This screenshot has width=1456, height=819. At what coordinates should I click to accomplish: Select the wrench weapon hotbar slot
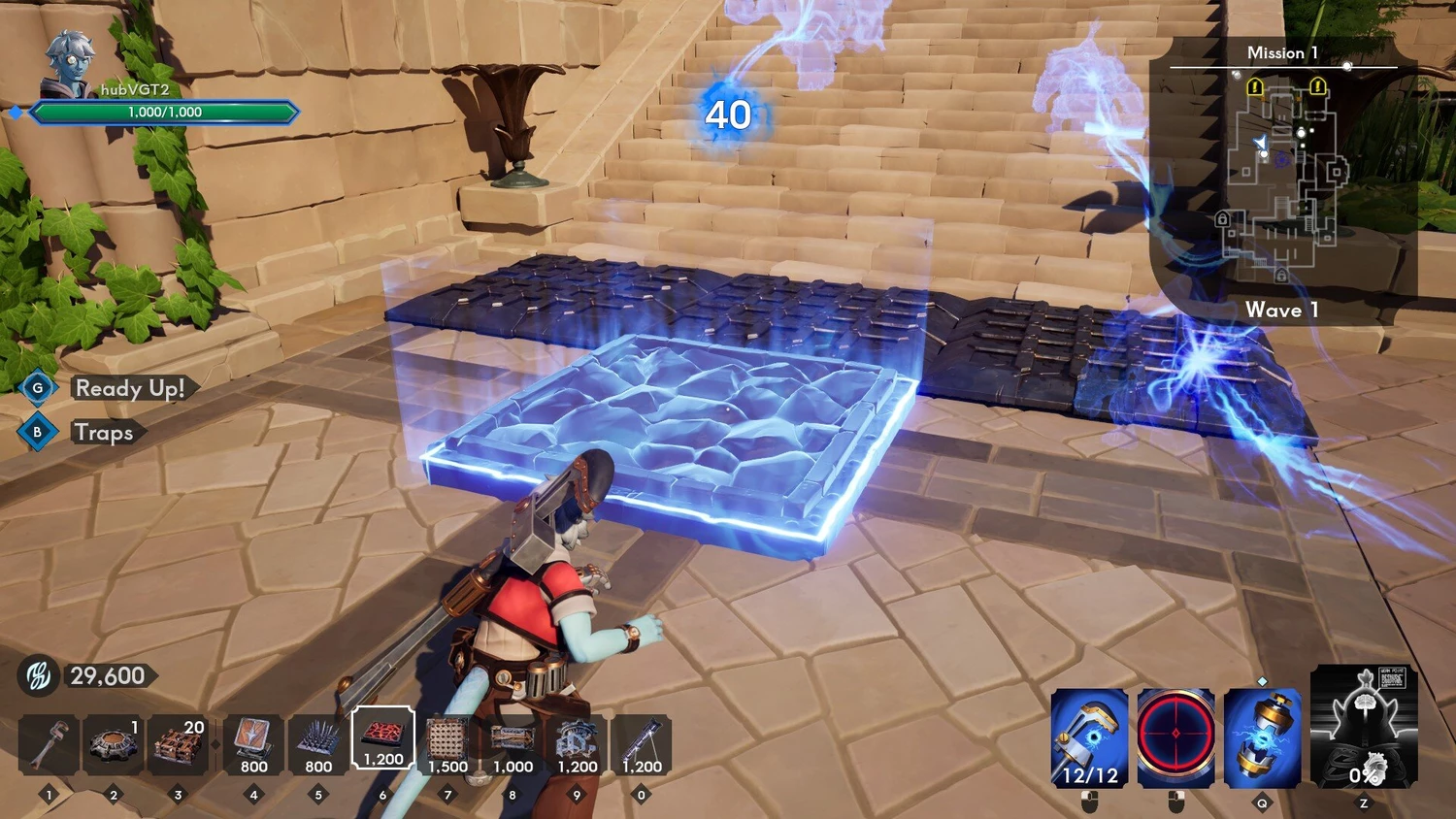[49, 744]
